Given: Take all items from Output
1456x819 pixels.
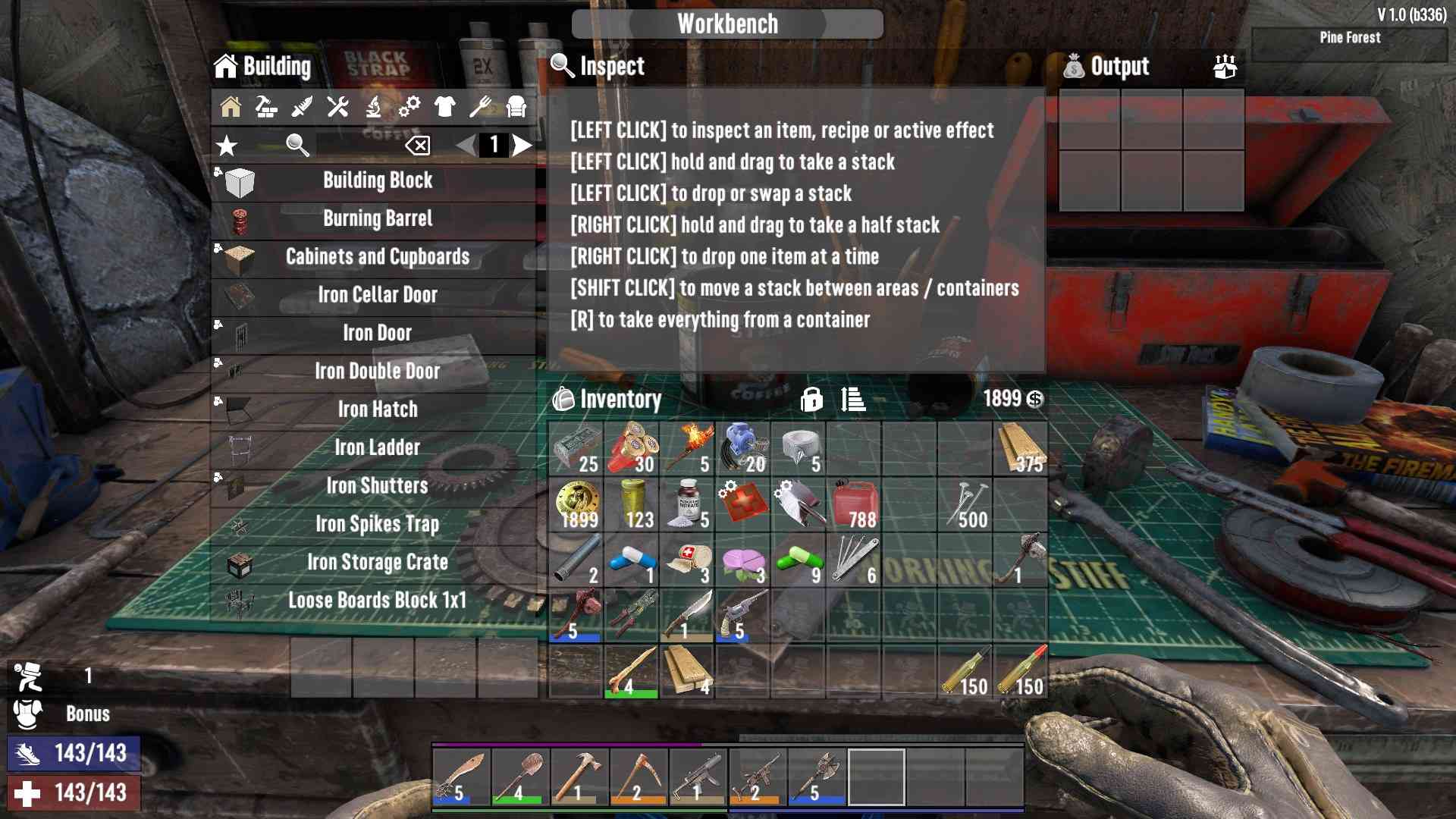Looking at the screenshot, I should 1225,67.
